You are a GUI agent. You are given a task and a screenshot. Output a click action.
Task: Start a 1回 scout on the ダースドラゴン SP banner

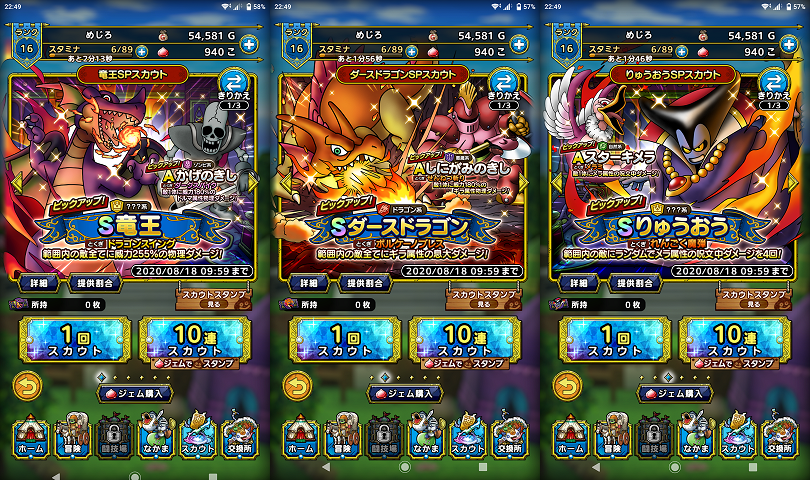click(x=339, y=342)
